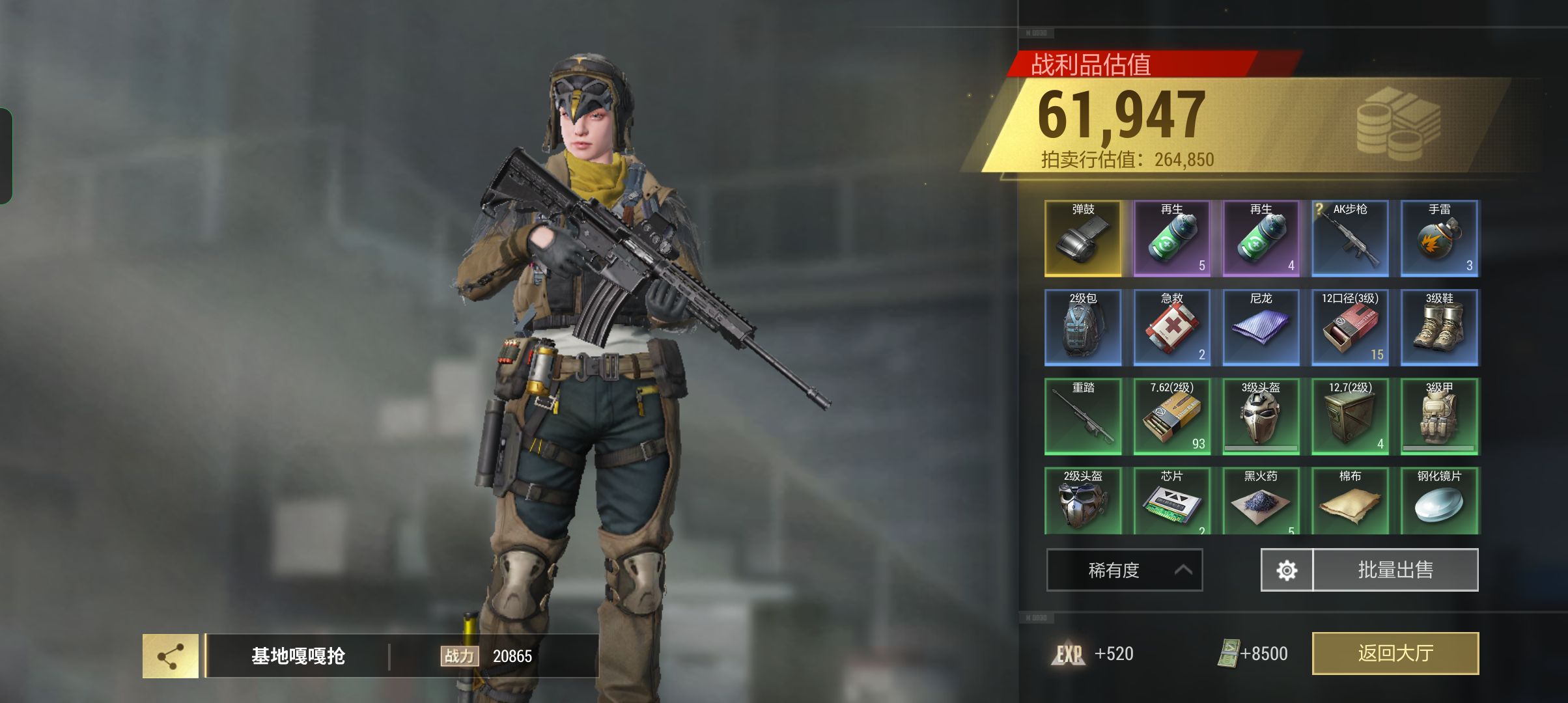This screenshot has width=1568, height=703.
Task: Choose the 重踏 sniper rifle slot
Action: pos(1083,417)
